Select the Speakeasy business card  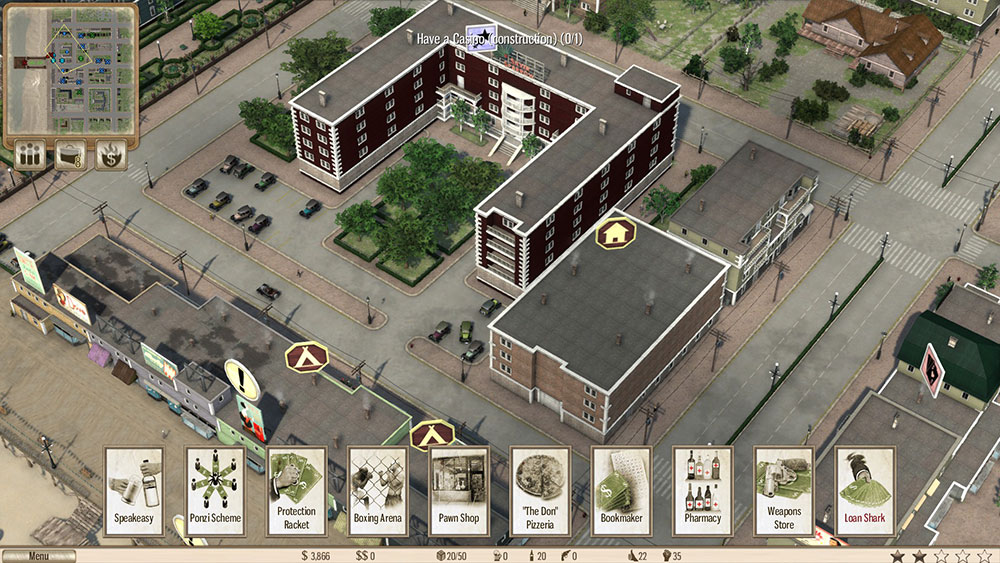(134, 491)
